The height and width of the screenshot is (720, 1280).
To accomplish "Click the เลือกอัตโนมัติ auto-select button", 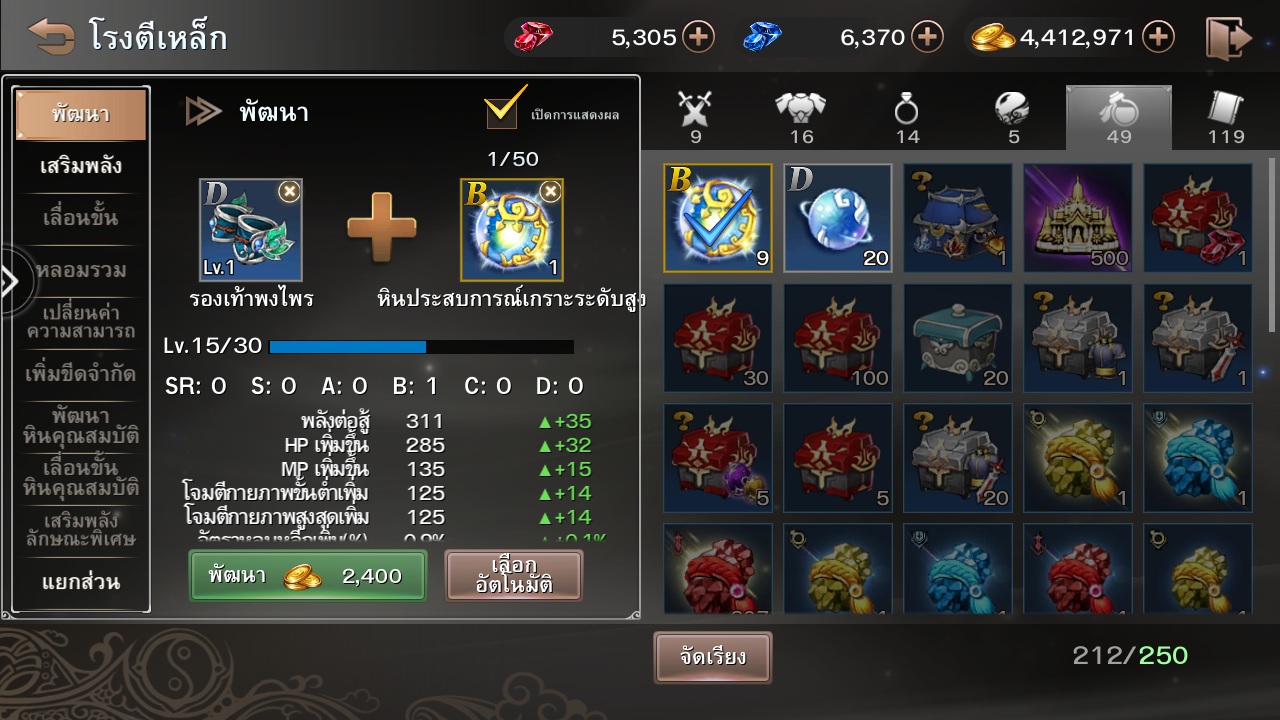I will 513,576.
